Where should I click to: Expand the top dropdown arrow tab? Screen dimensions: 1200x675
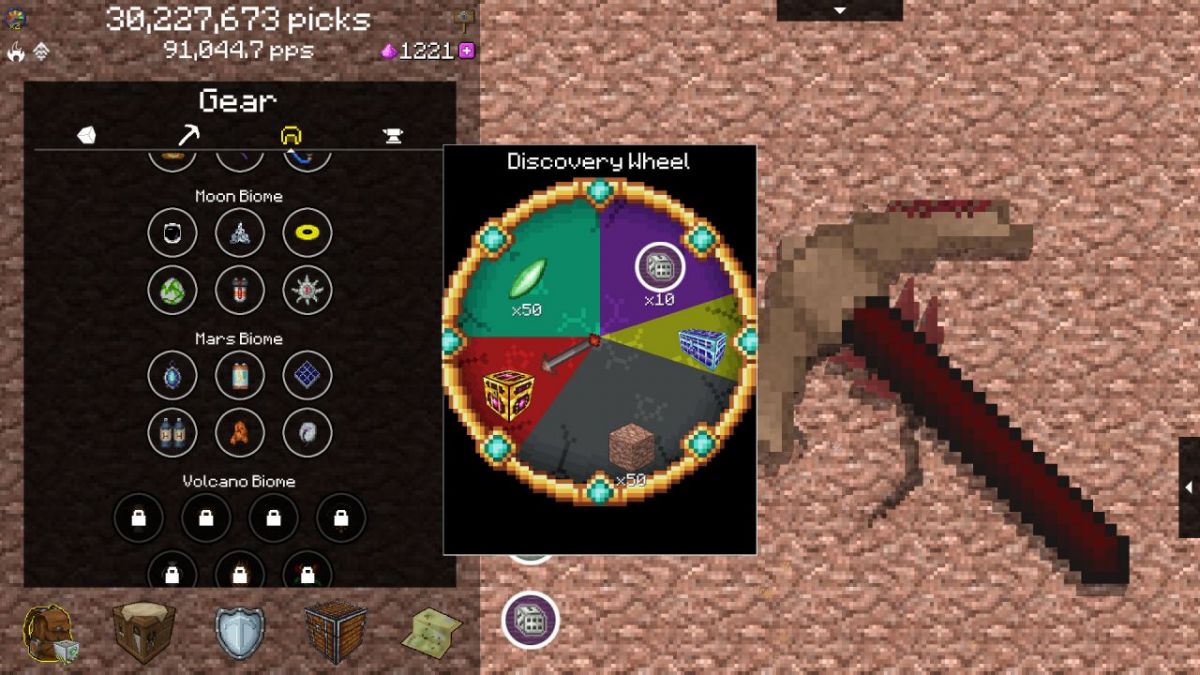pos(840,10)
